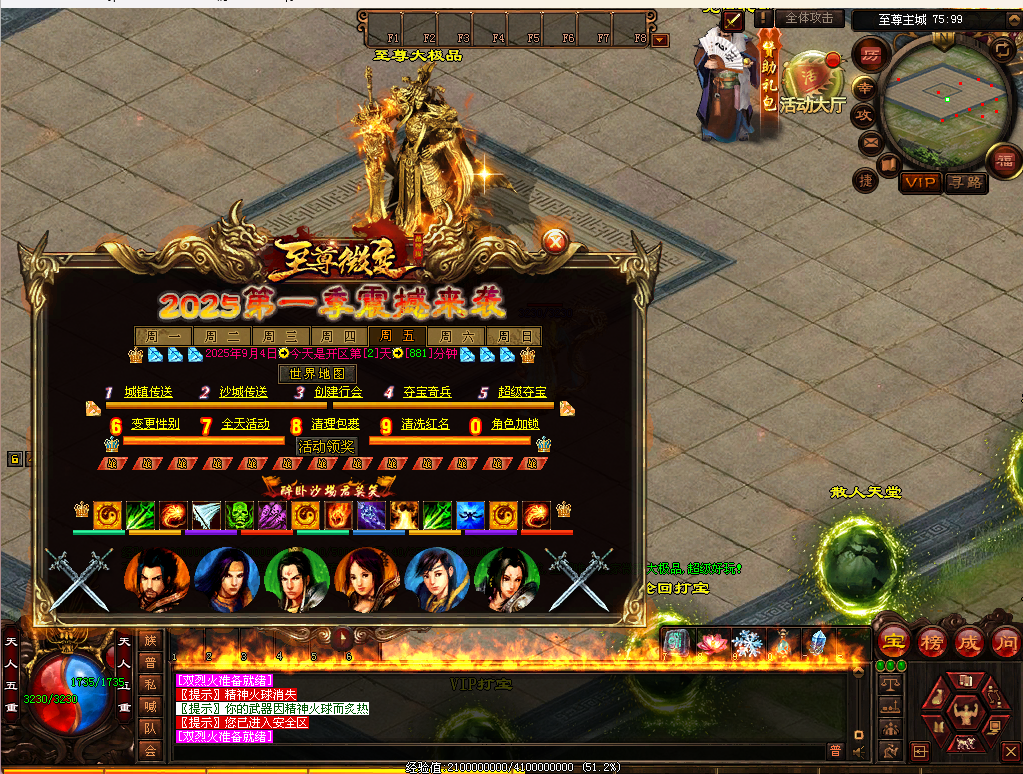Open the 创建行会 guild creation link
Viewport: 1023px width, 774px height.
coord(338,392)
